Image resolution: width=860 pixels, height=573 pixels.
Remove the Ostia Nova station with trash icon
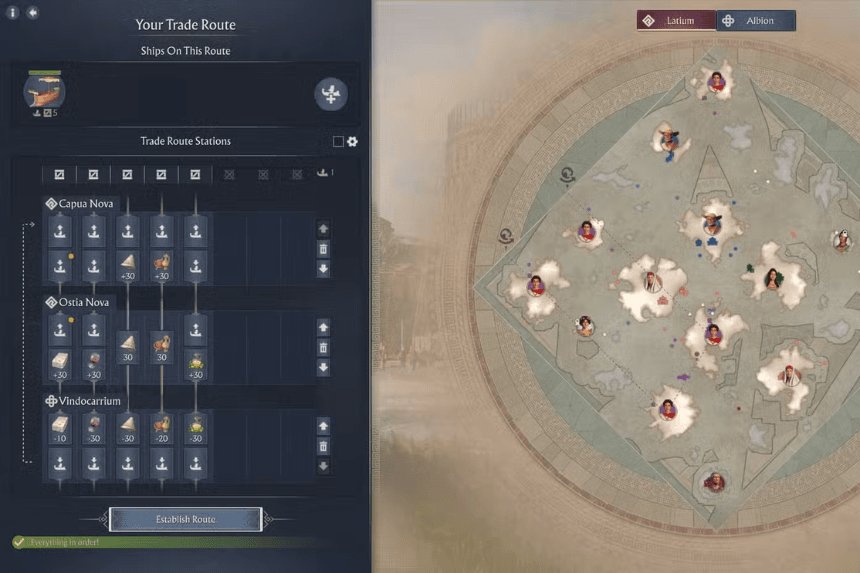click(x=323, y=348)
